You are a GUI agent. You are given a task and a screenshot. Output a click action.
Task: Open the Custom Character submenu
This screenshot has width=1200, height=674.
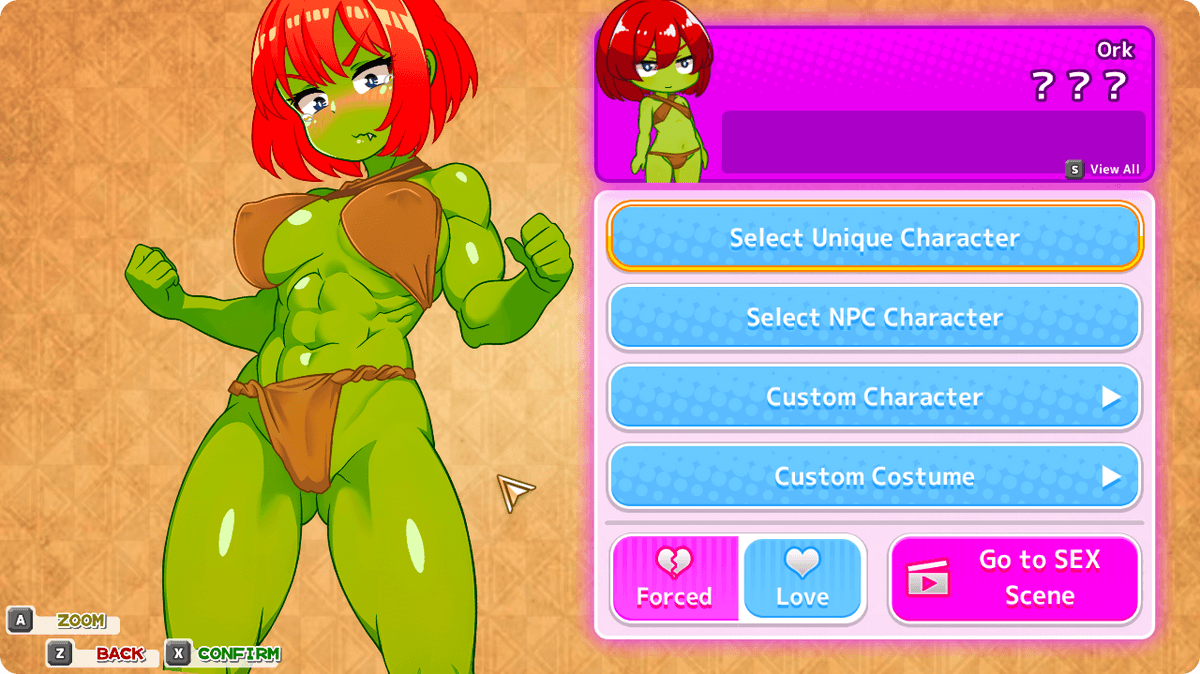874,397
